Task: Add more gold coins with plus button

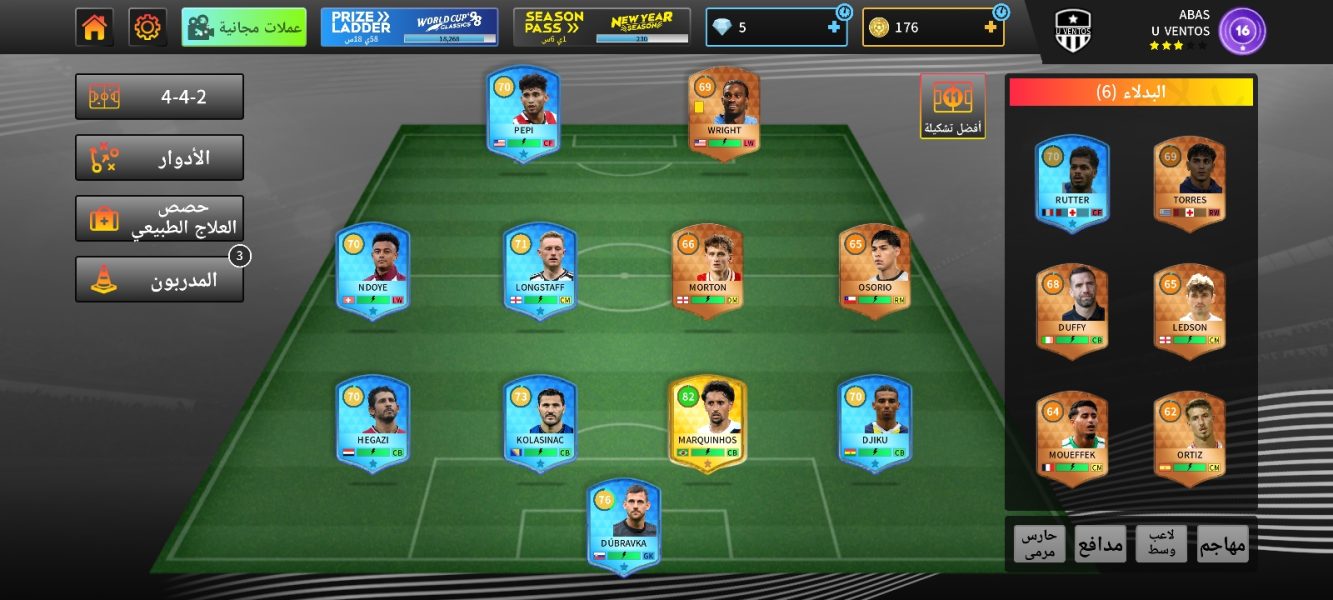Action: pos(991,27)
